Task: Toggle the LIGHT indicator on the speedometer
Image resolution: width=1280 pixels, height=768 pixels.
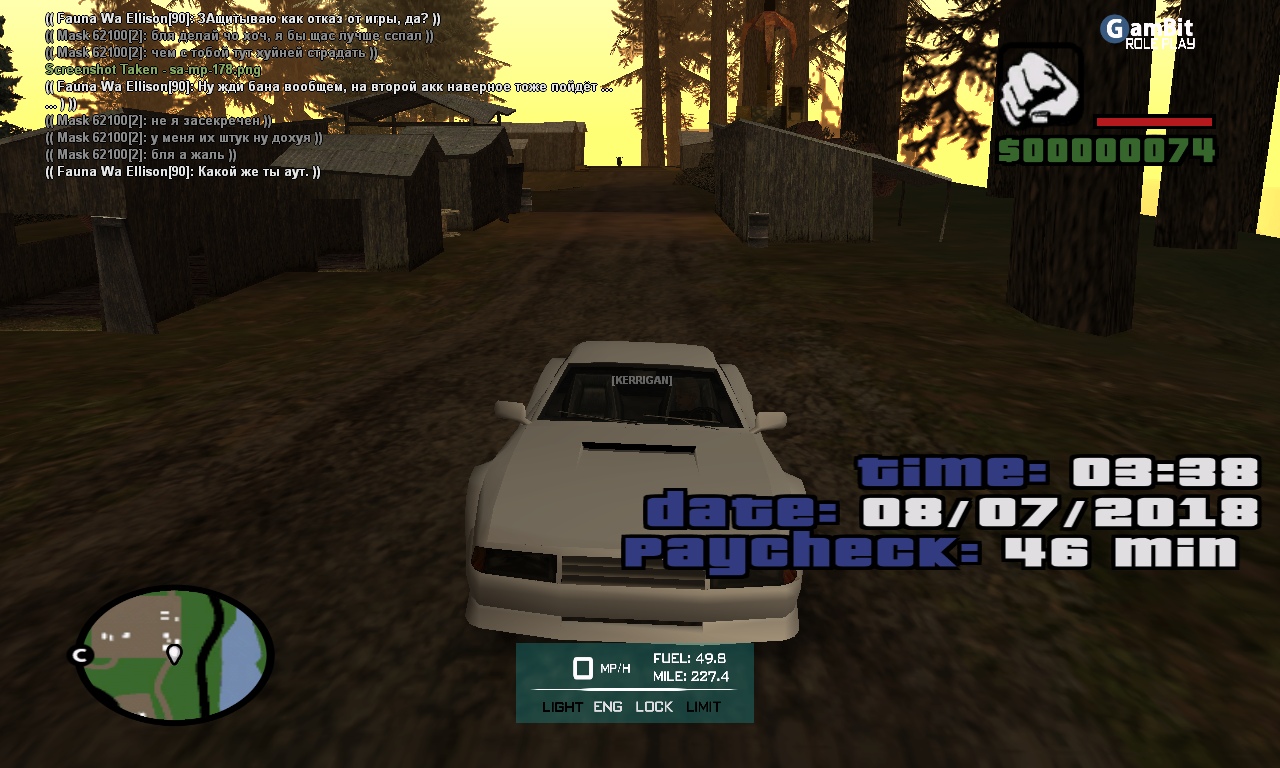Action: tap(562, 707)
